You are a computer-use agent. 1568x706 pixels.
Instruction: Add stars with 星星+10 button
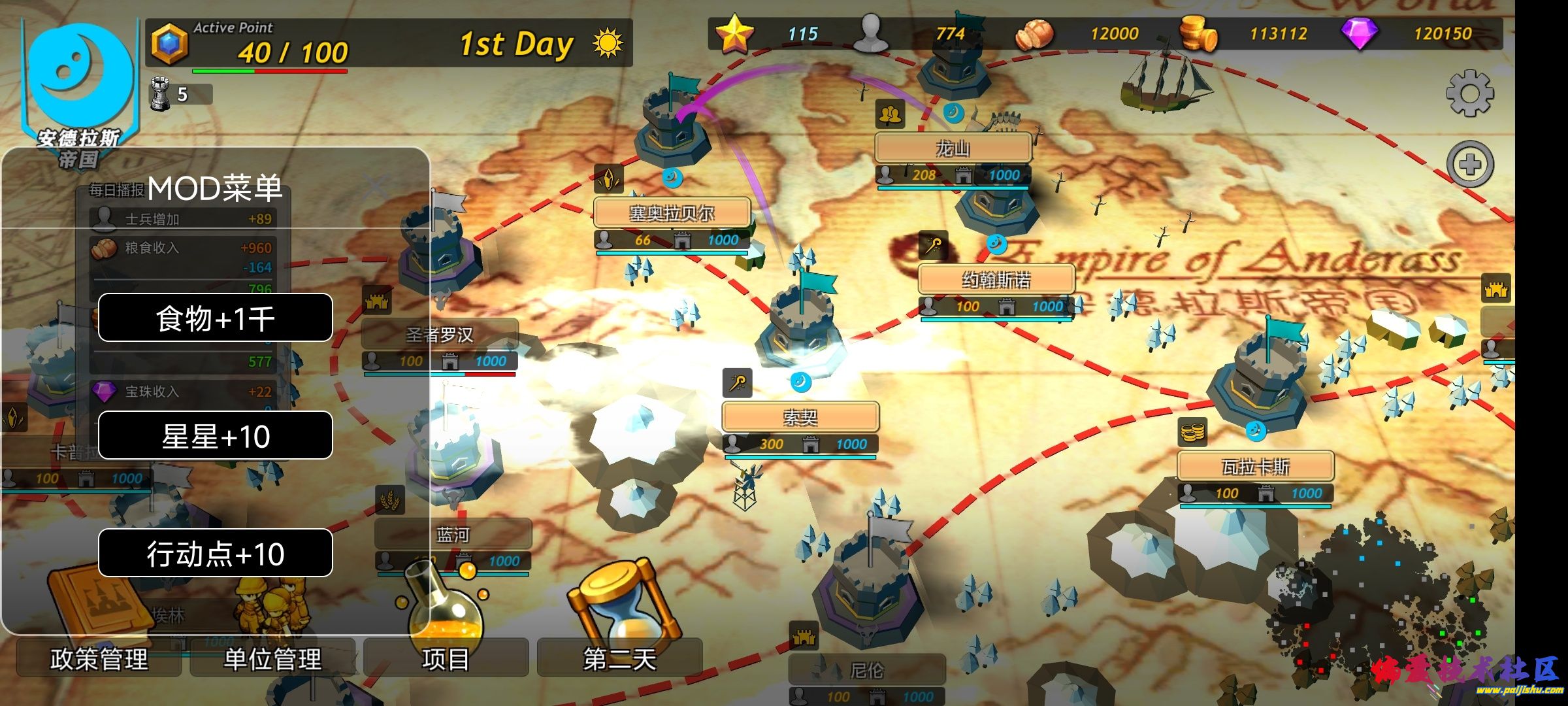tap(215, 436)
